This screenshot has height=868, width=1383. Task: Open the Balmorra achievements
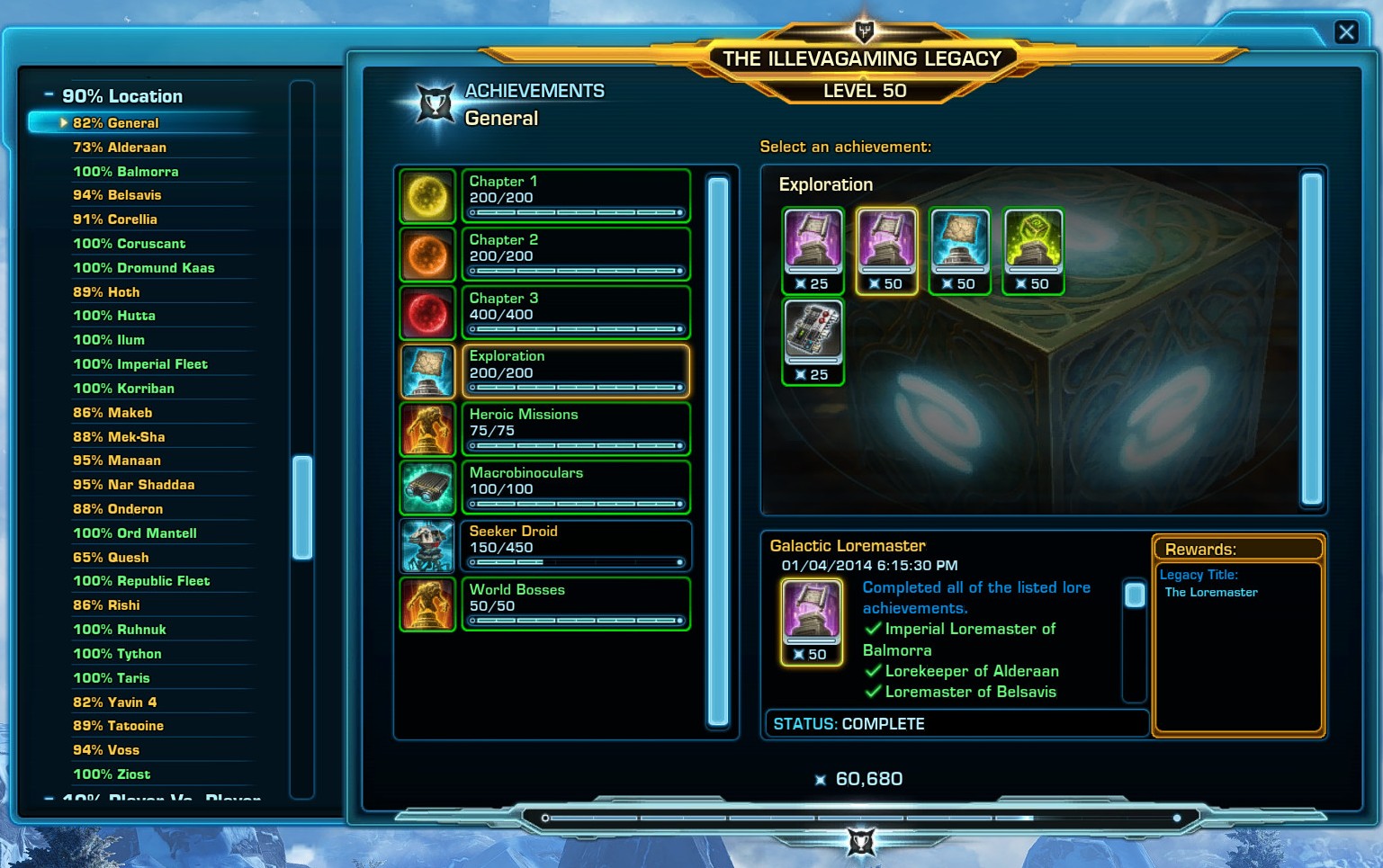pos(126,172)
